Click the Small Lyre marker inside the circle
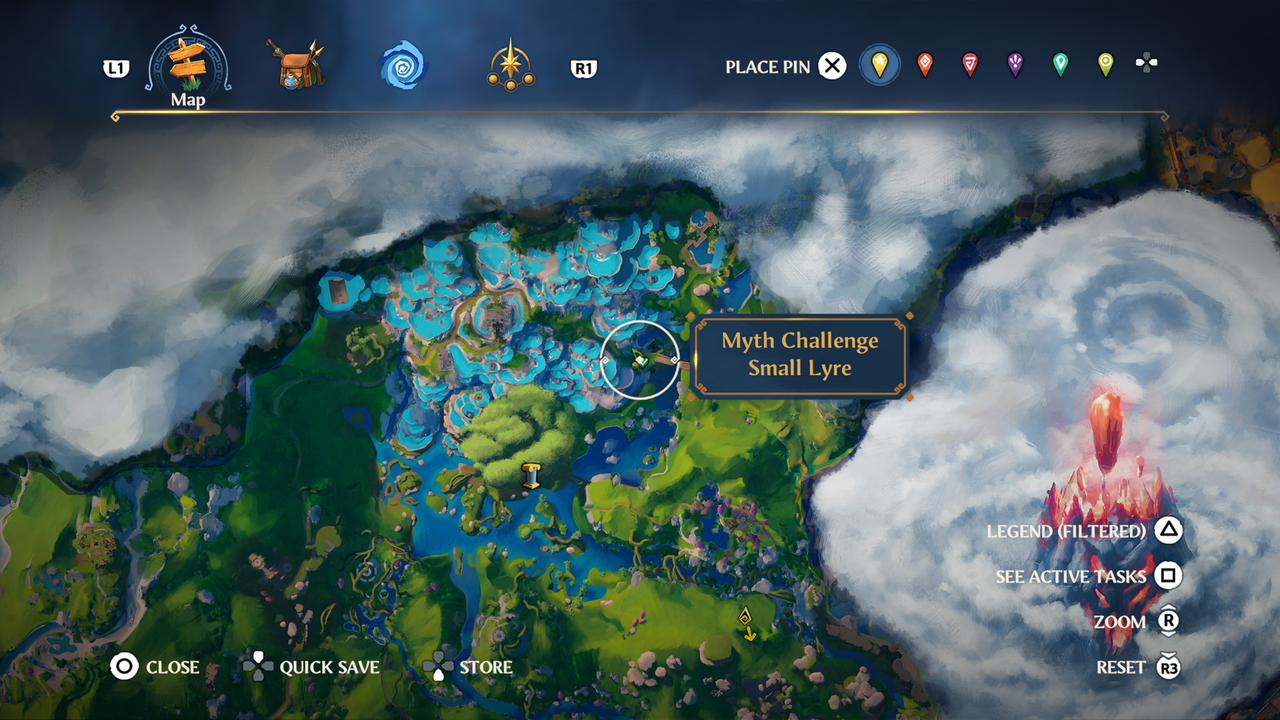The width and height of the screenshot is (1280, 720). coord(640,360)
